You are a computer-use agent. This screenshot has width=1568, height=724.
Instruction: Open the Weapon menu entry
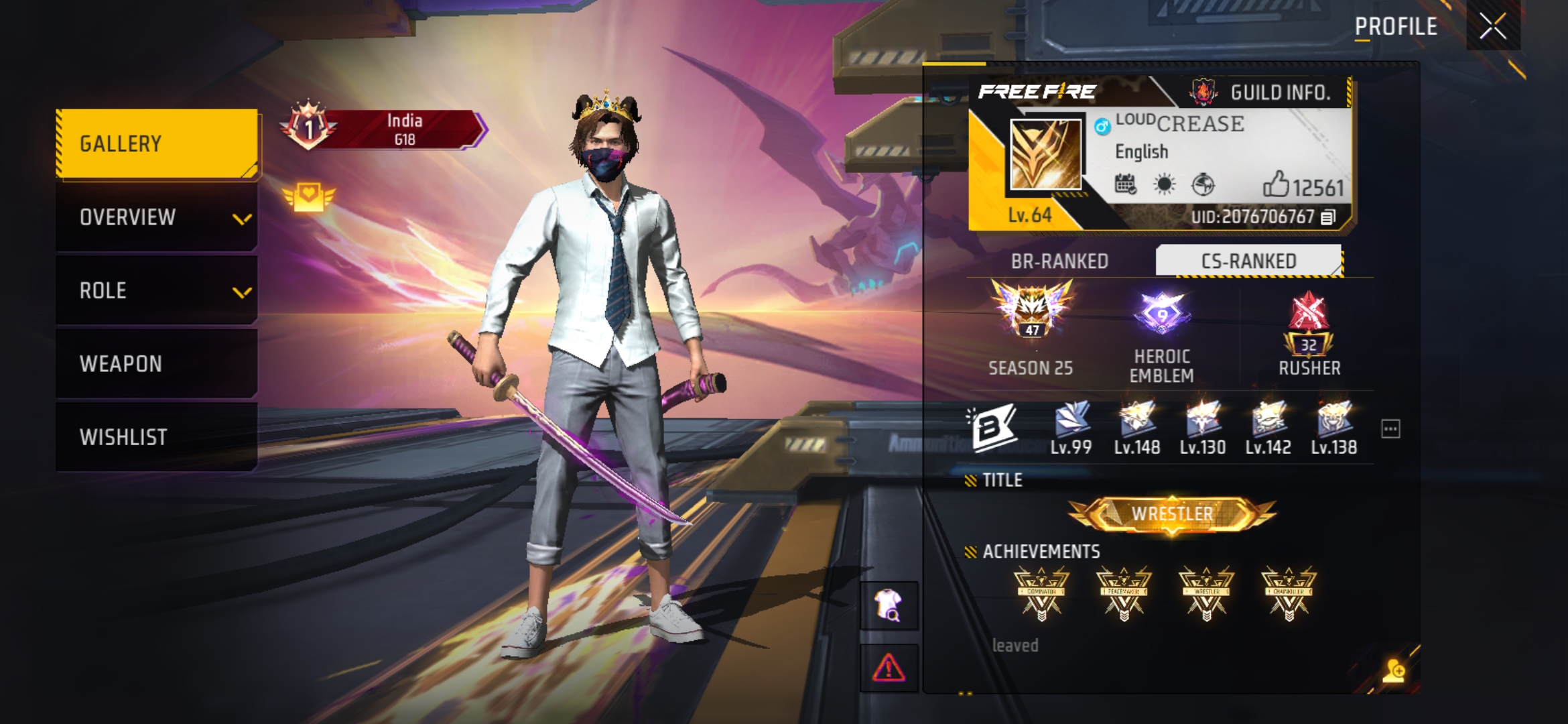pos(157,363)
